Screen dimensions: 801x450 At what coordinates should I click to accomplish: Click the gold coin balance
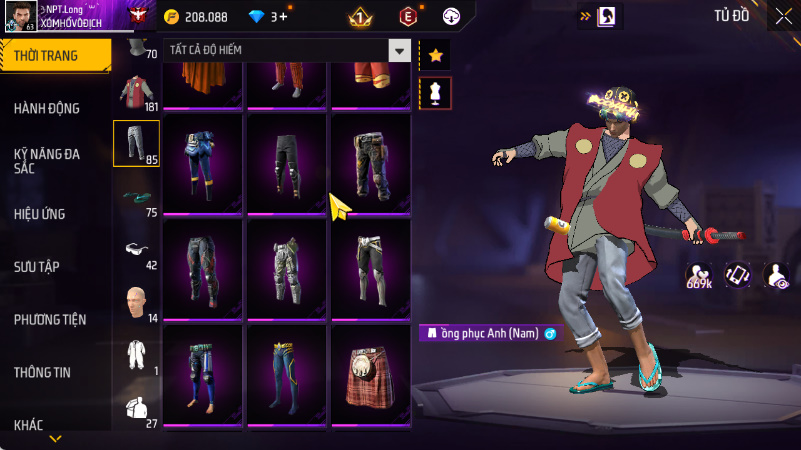pyautogui.click(x=199, y=17)
